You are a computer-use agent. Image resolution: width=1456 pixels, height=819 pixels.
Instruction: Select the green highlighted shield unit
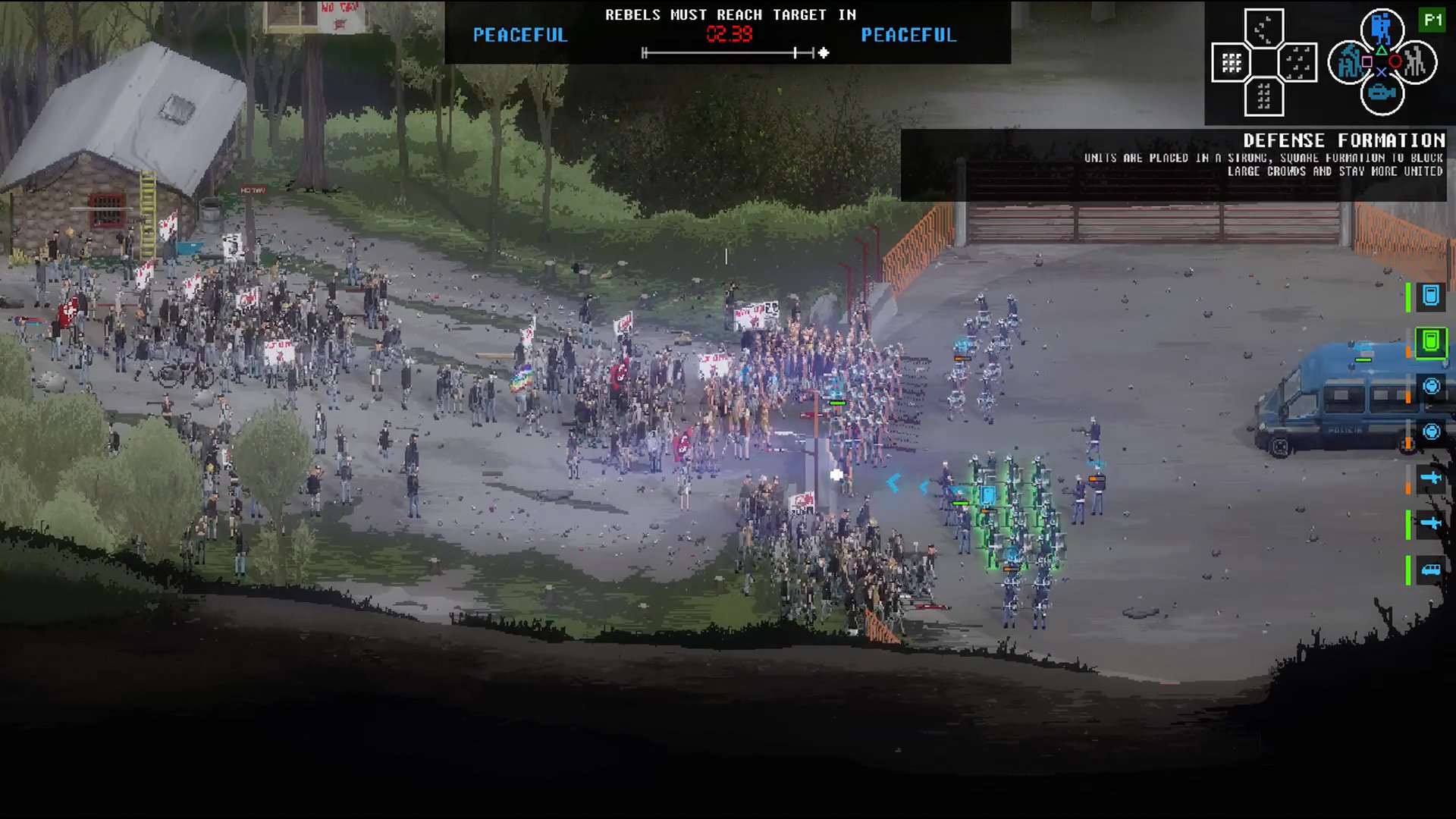(x=1431, y=343)
